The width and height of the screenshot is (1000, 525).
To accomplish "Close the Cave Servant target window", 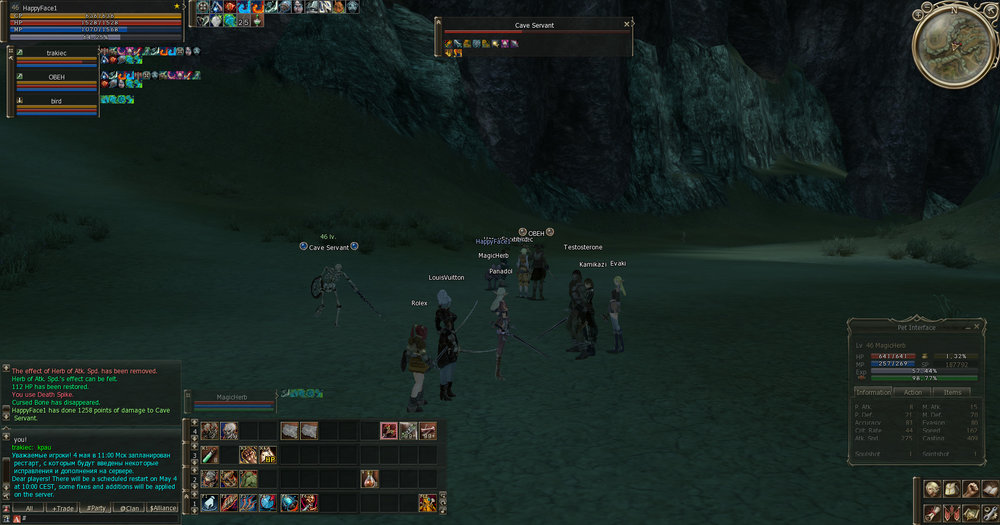I will click(627, 25).
